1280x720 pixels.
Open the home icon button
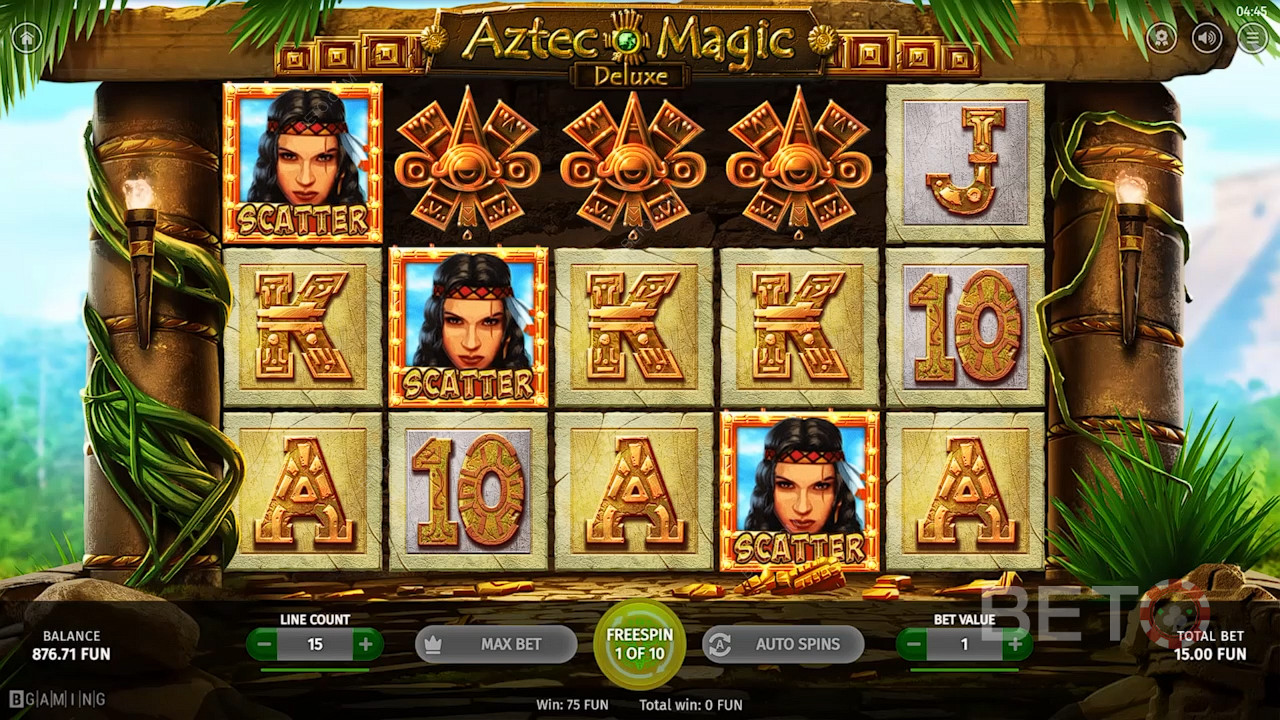coord(27,38)
